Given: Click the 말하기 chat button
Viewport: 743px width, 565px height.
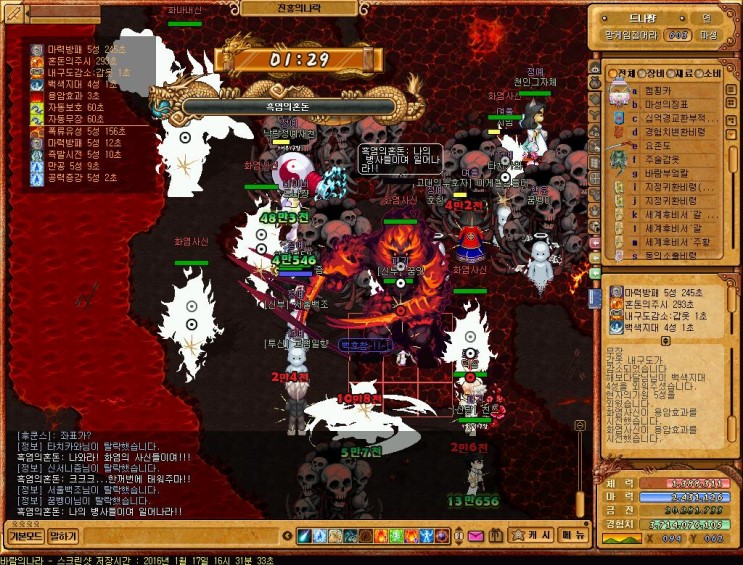Looking at the screenshot, I should click(x=63, y=536).
